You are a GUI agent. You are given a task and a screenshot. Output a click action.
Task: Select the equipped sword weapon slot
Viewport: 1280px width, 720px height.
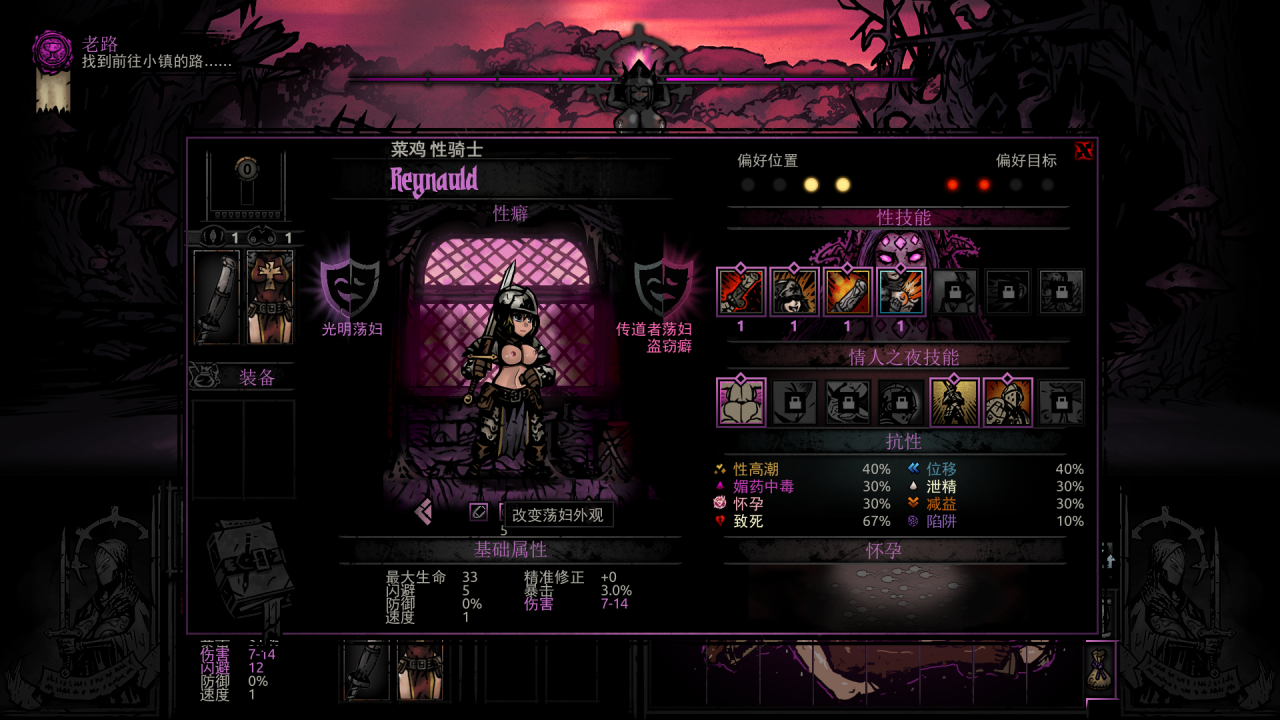tap(216, 297)
